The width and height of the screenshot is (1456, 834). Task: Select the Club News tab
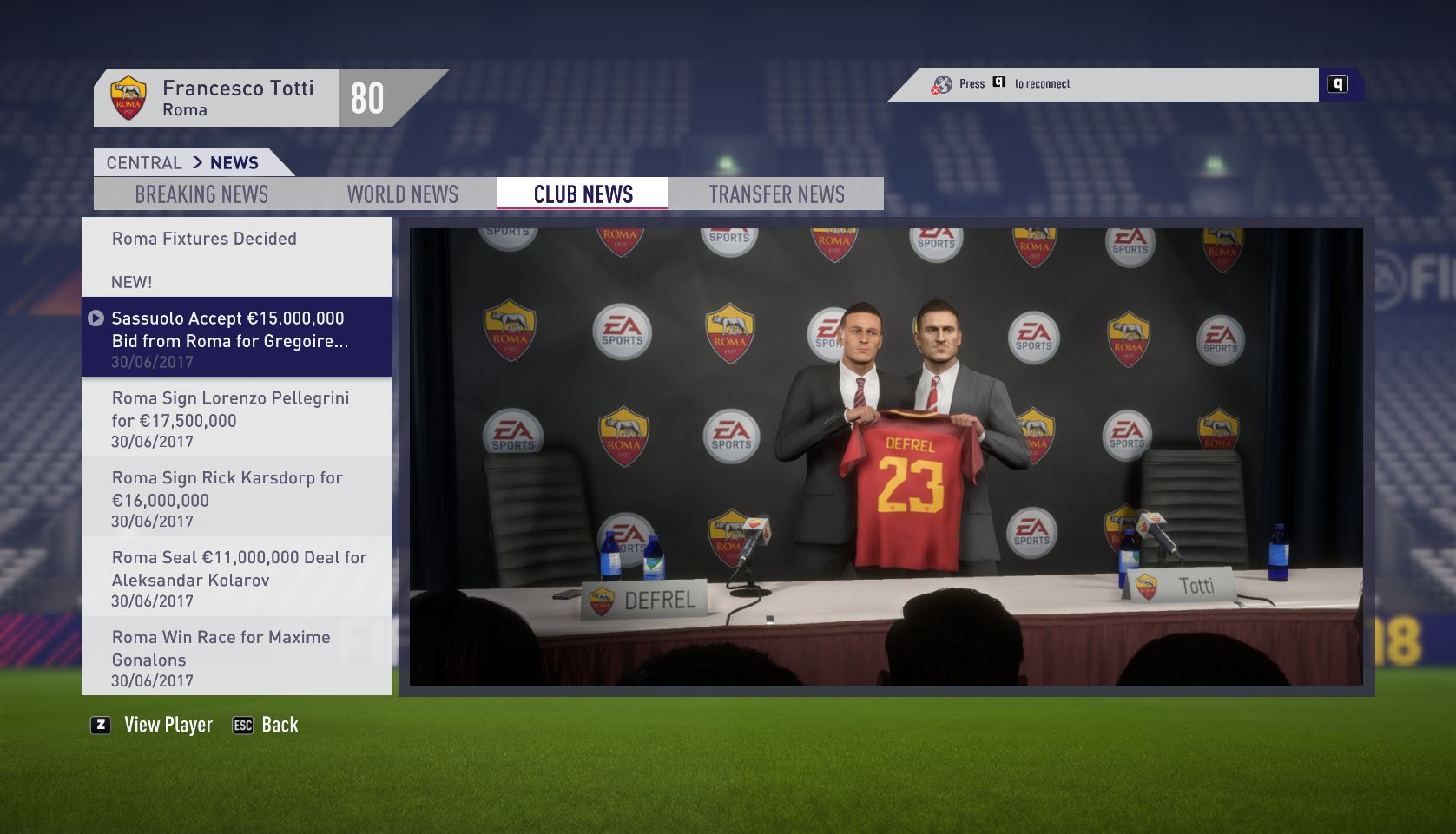click(x=583, y=194)
